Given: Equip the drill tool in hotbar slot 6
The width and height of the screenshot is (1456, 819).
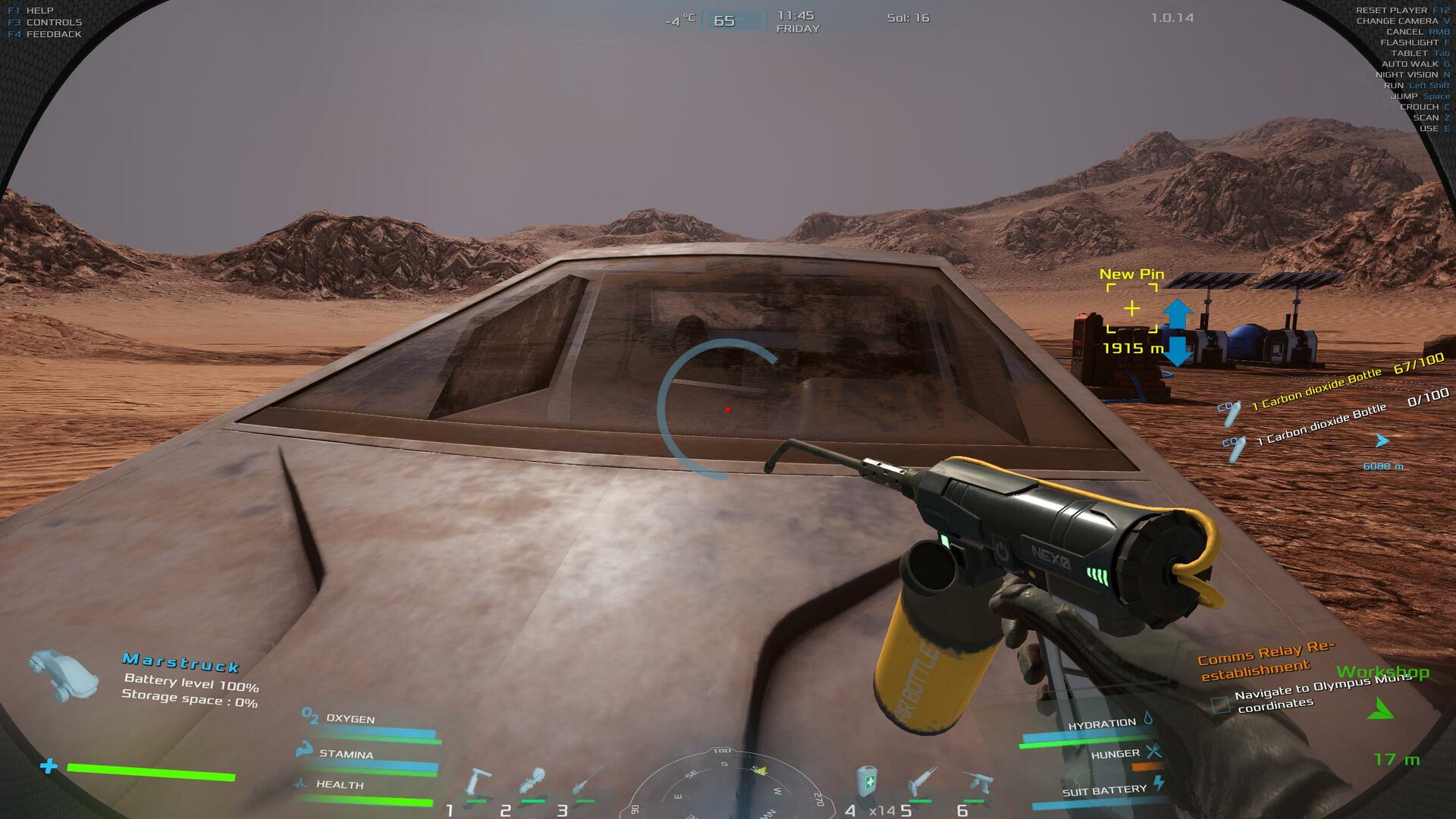Looking at the screenshot, I should click(x=977, y=783).
